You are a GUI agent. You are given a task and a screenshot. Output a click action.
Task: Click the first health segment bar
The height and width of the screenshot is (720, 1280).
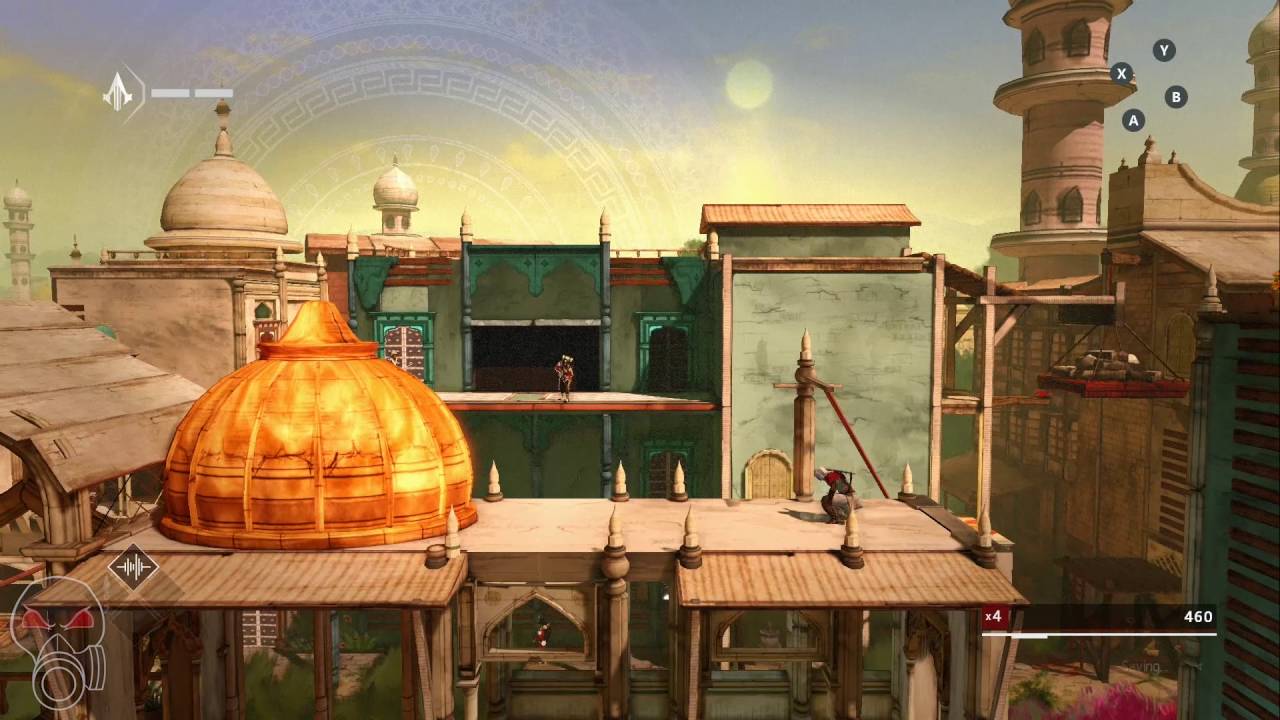point(171,92)
